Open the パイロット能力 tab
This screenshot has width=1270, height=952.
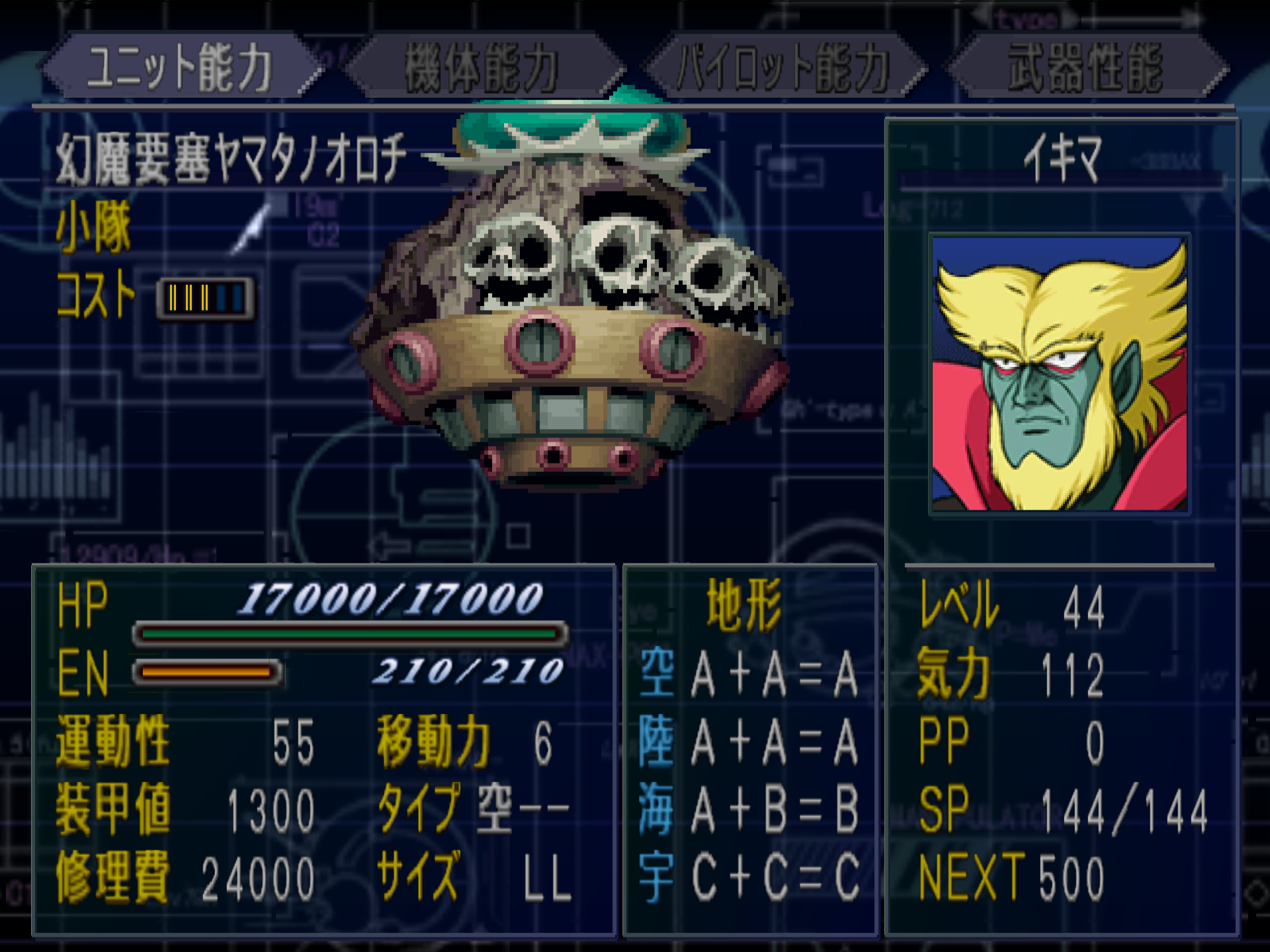[783, 67]
